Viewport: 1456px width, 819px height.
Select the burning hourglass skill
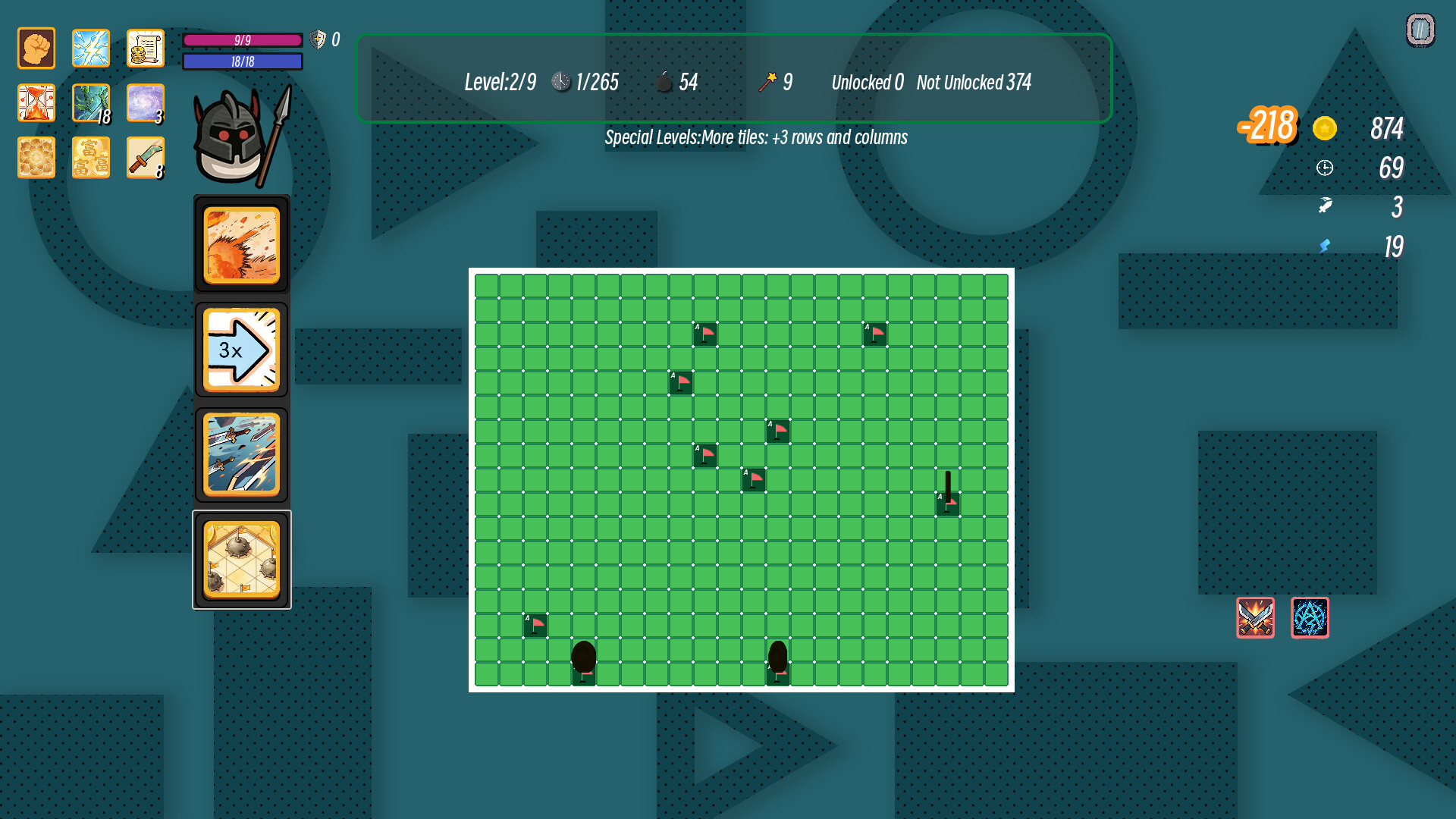35,102
